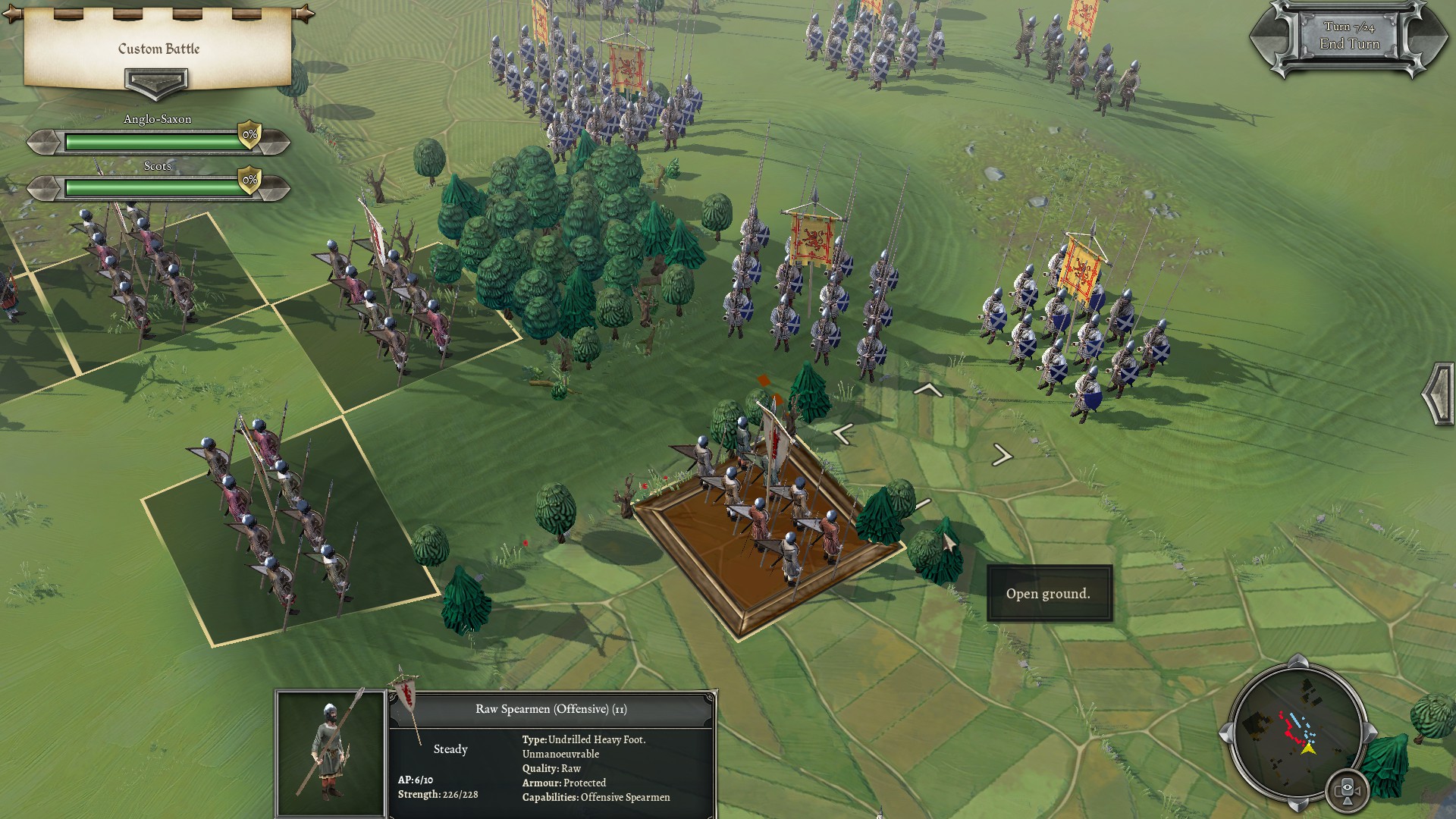Toggle the camera view button by minimap
Viewport: 1456px width, 819px height.
1348,791
